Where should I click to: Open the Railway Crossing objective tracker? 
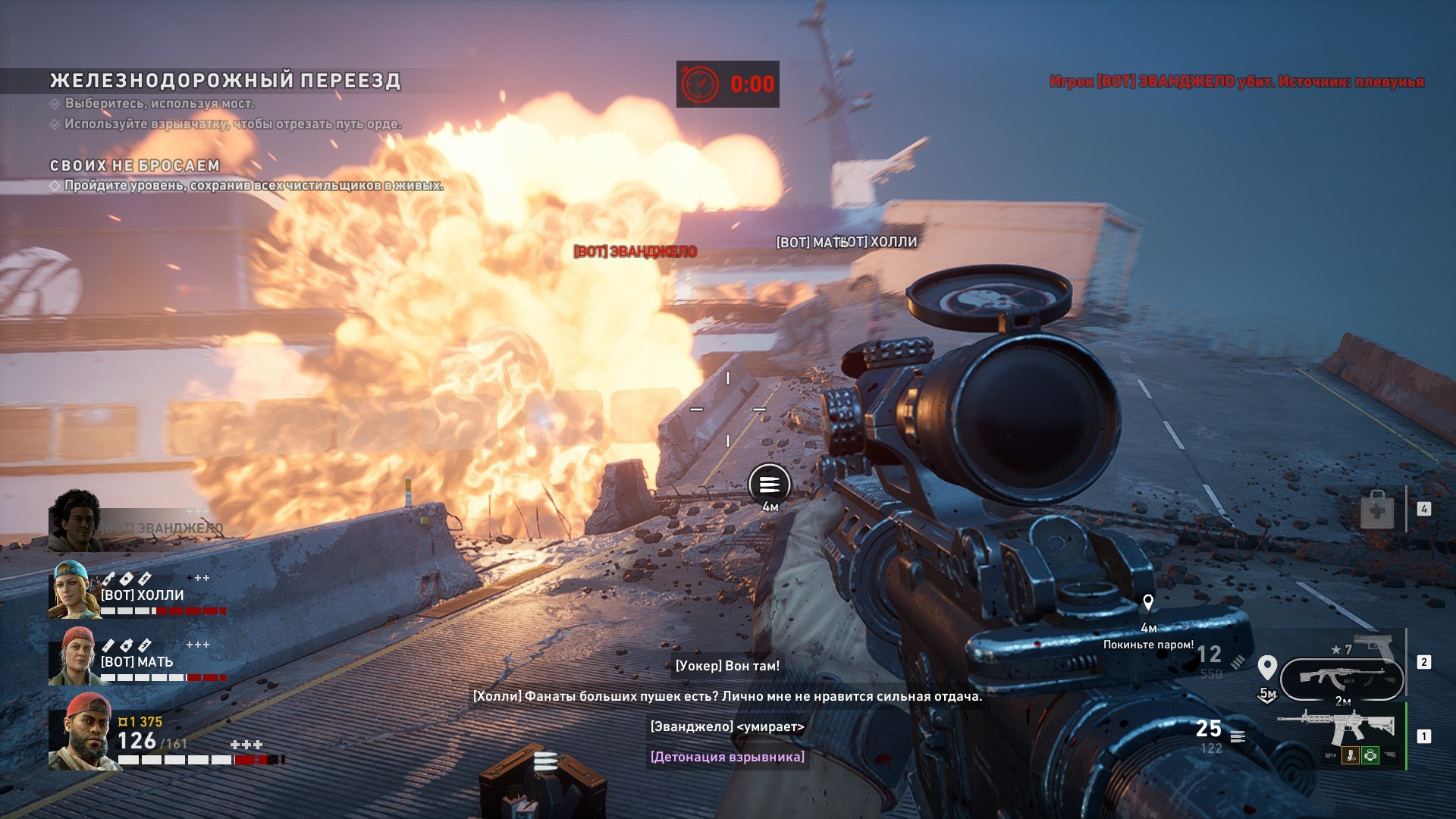coord(225,81)
